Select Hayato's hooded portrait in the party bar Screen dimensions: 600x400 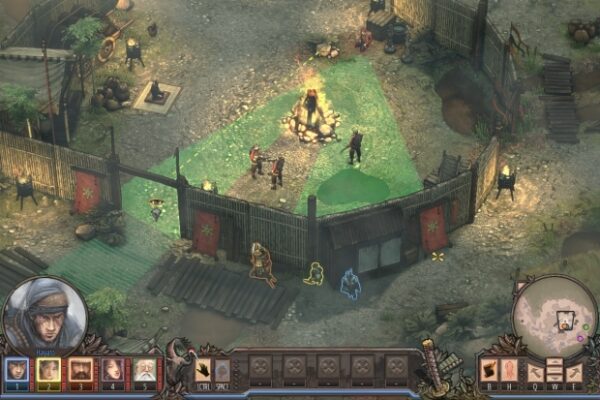(17, 370)
